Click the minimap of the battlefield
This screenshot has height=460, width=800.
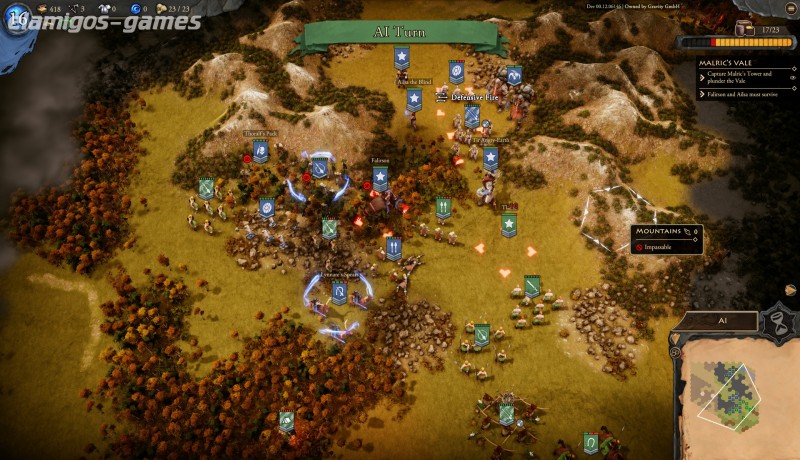733,397
